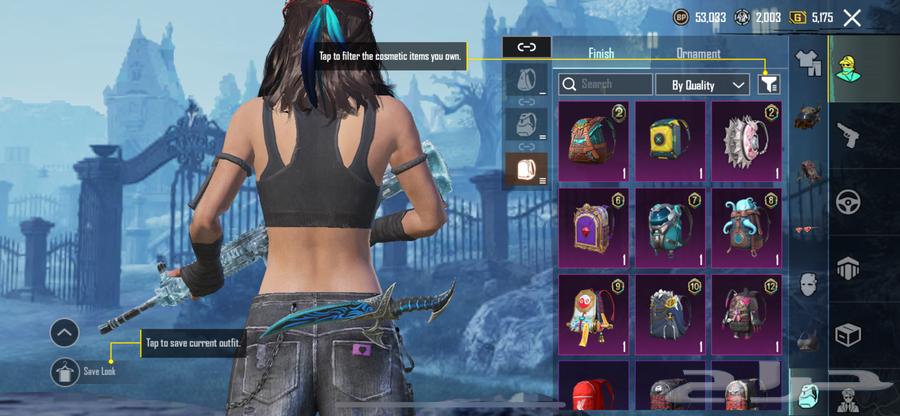
Task: Choose the yellow safe-box backpack skin
Action: click(669, 141)
